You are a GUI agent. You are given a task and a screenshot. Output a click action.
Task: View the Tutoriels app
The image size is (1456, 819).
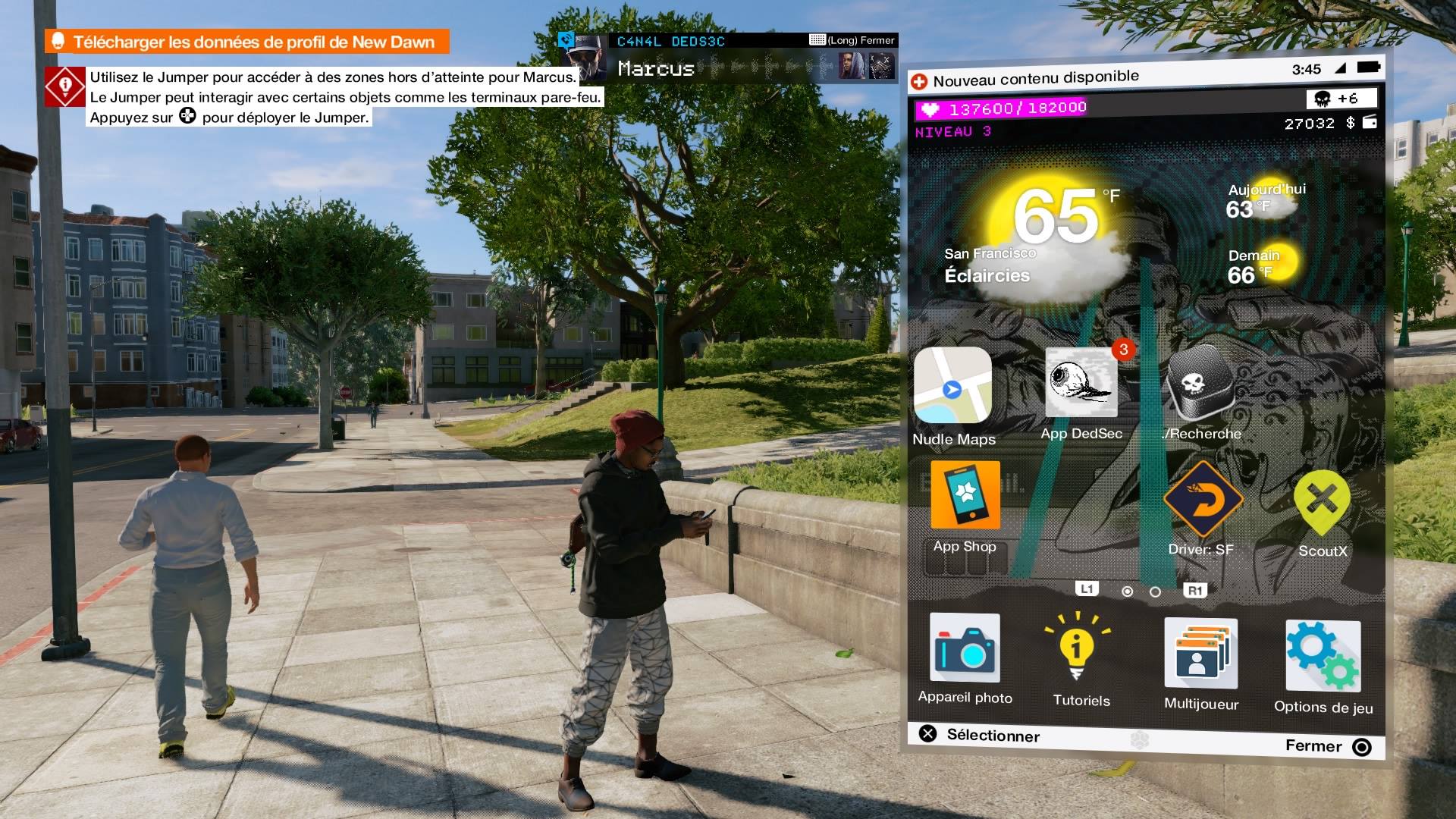tap(1078, 648)
